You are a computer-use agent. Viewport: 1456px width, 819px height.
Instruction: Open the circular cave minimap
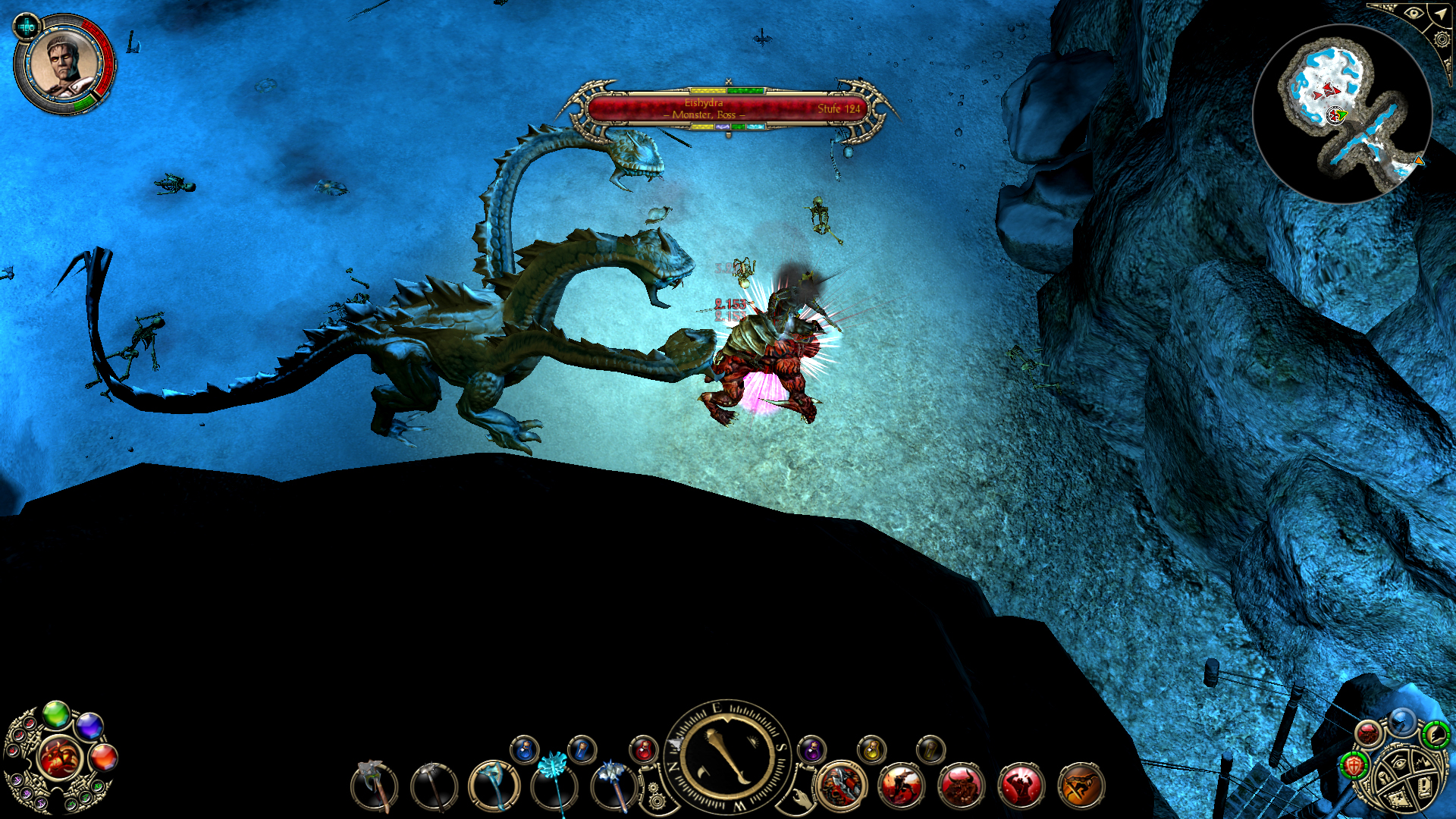coord(1341,114)
